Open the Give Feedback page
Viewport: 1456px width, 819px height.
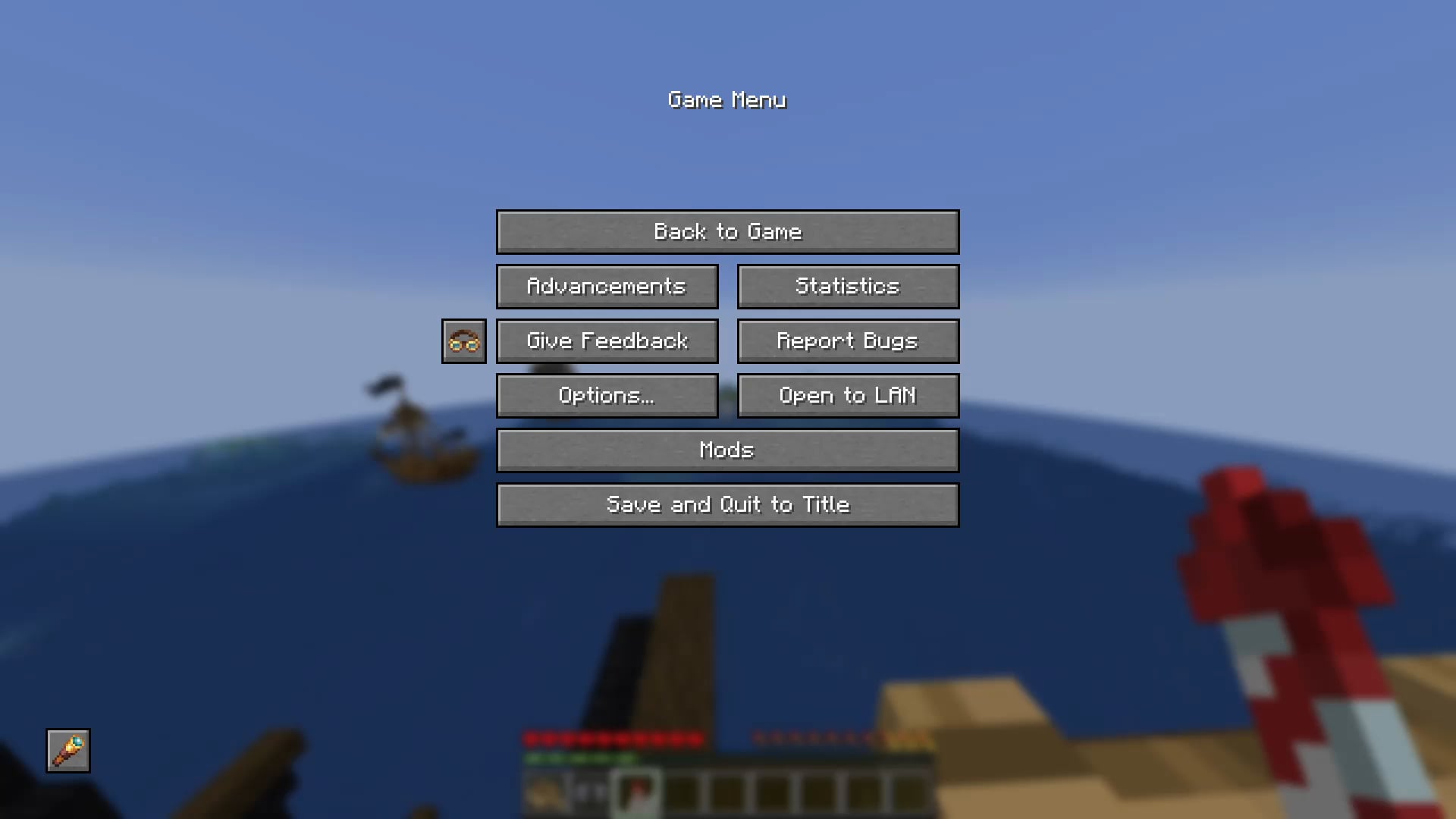pos(607,340)
